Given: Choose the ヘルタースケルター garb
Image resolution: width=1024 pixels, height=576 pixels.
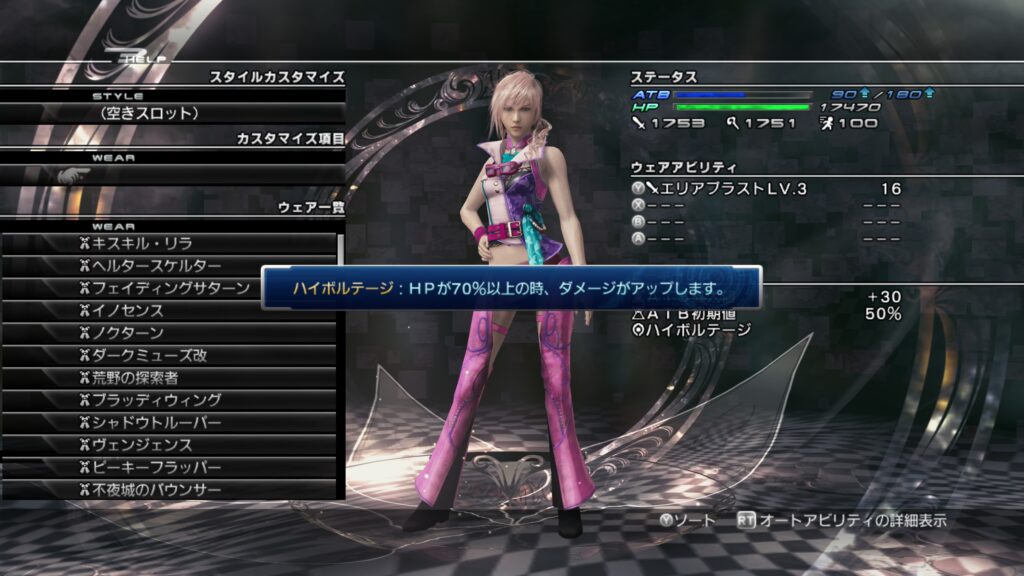Looking at the screenshot, I should 170,266.
